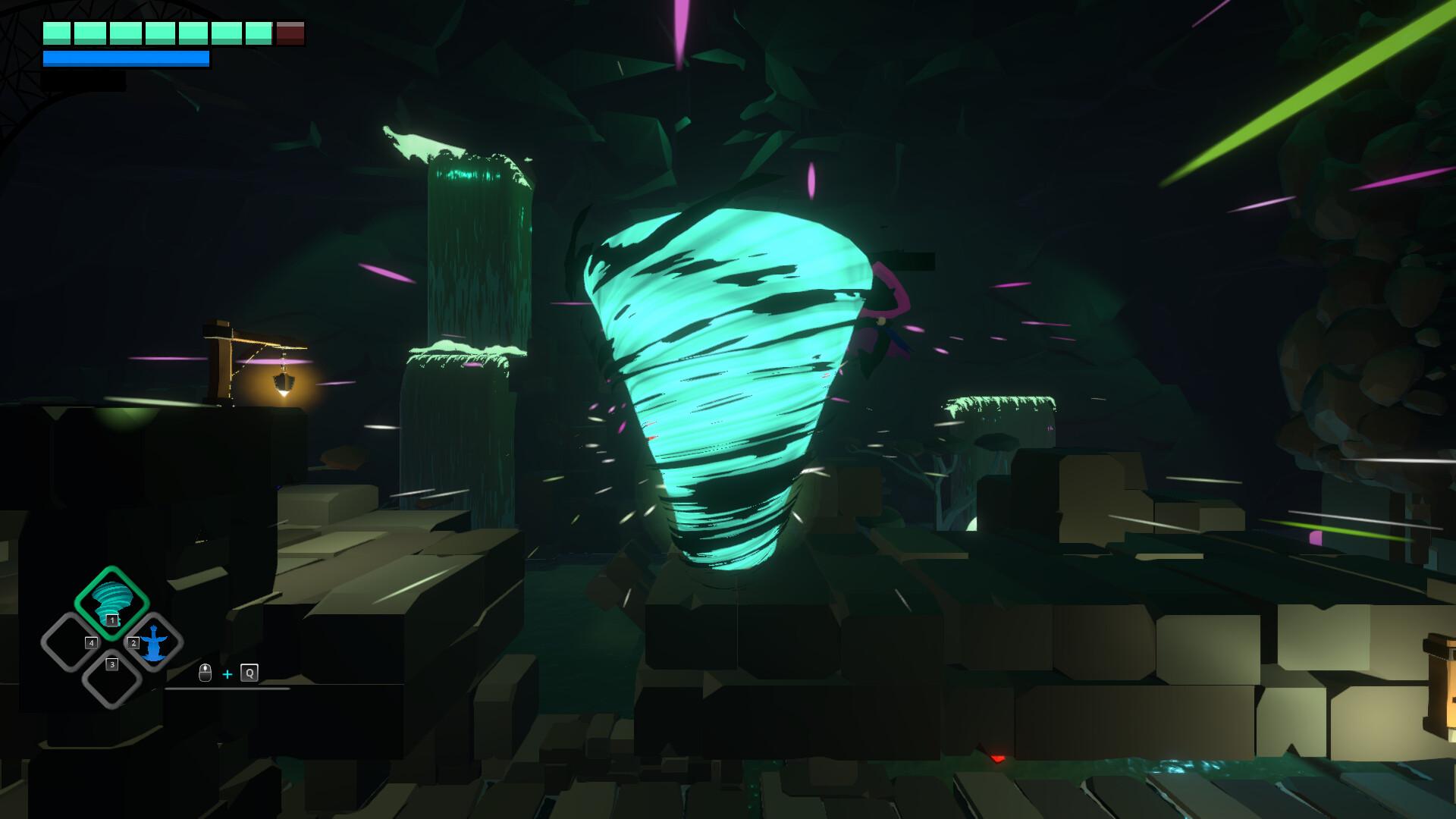
Task: Click the mouse icon in the keybind hint
Action: coord(205,673)
